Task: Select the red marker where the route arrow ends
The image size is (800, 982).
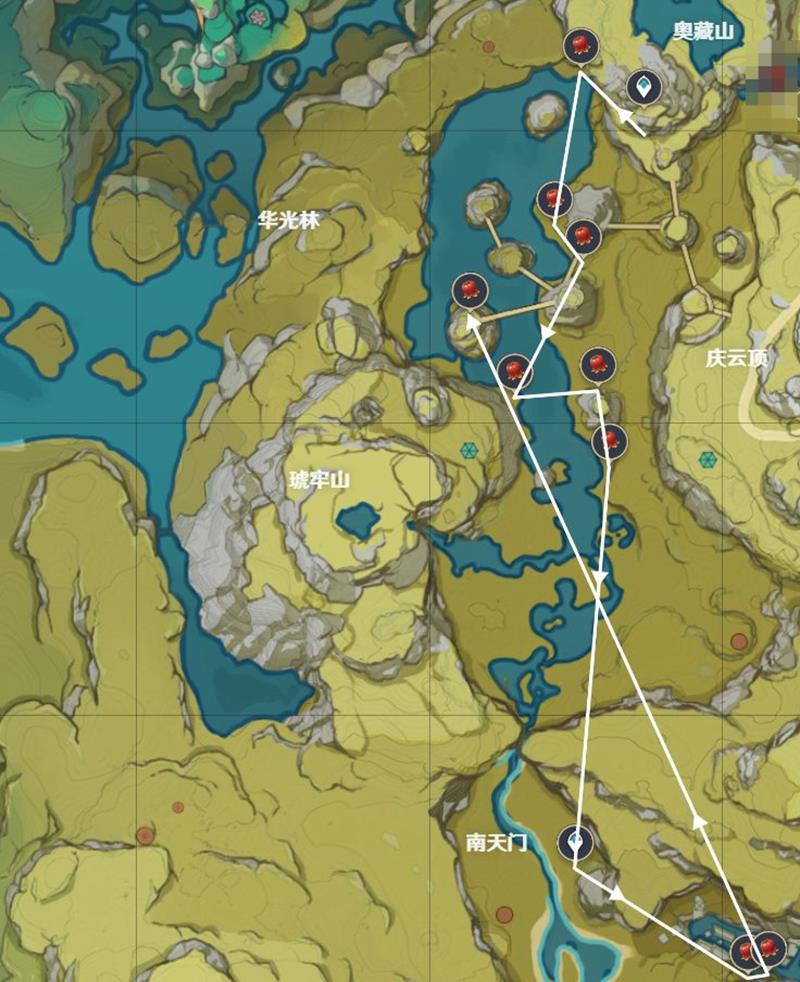Action: click(x=468, y=291)
